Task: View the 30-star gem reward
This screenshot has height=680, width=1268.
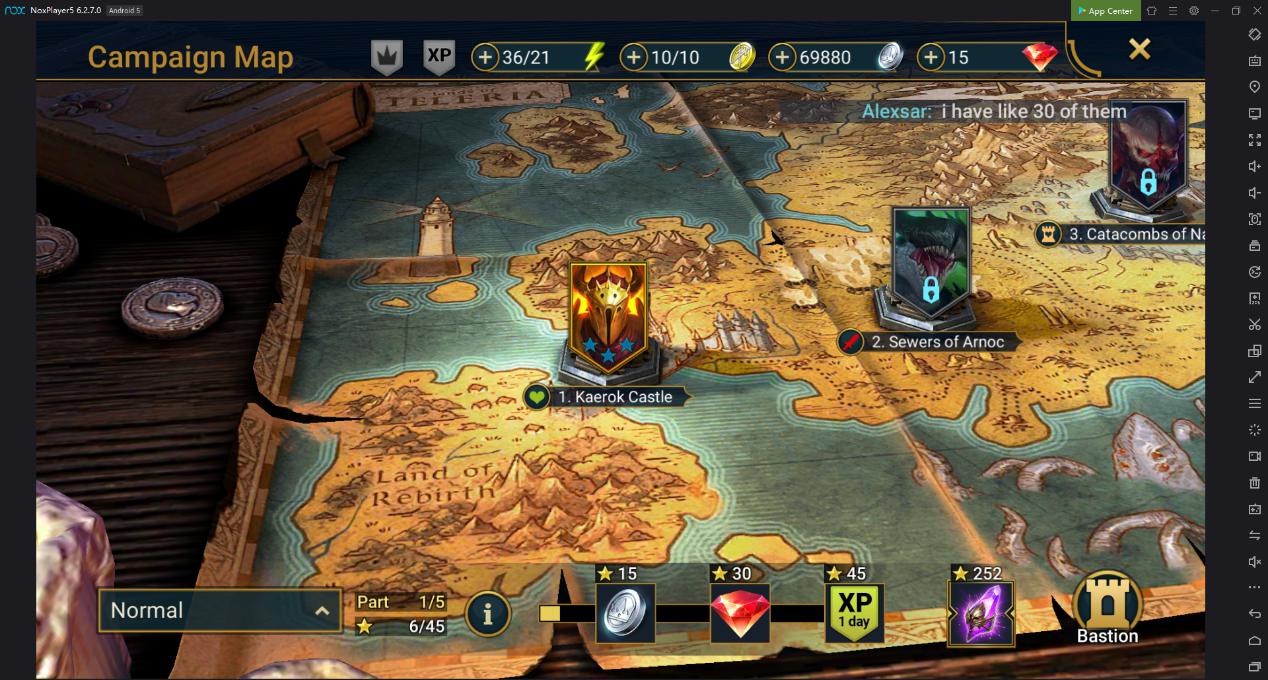Action: [740, 613]
